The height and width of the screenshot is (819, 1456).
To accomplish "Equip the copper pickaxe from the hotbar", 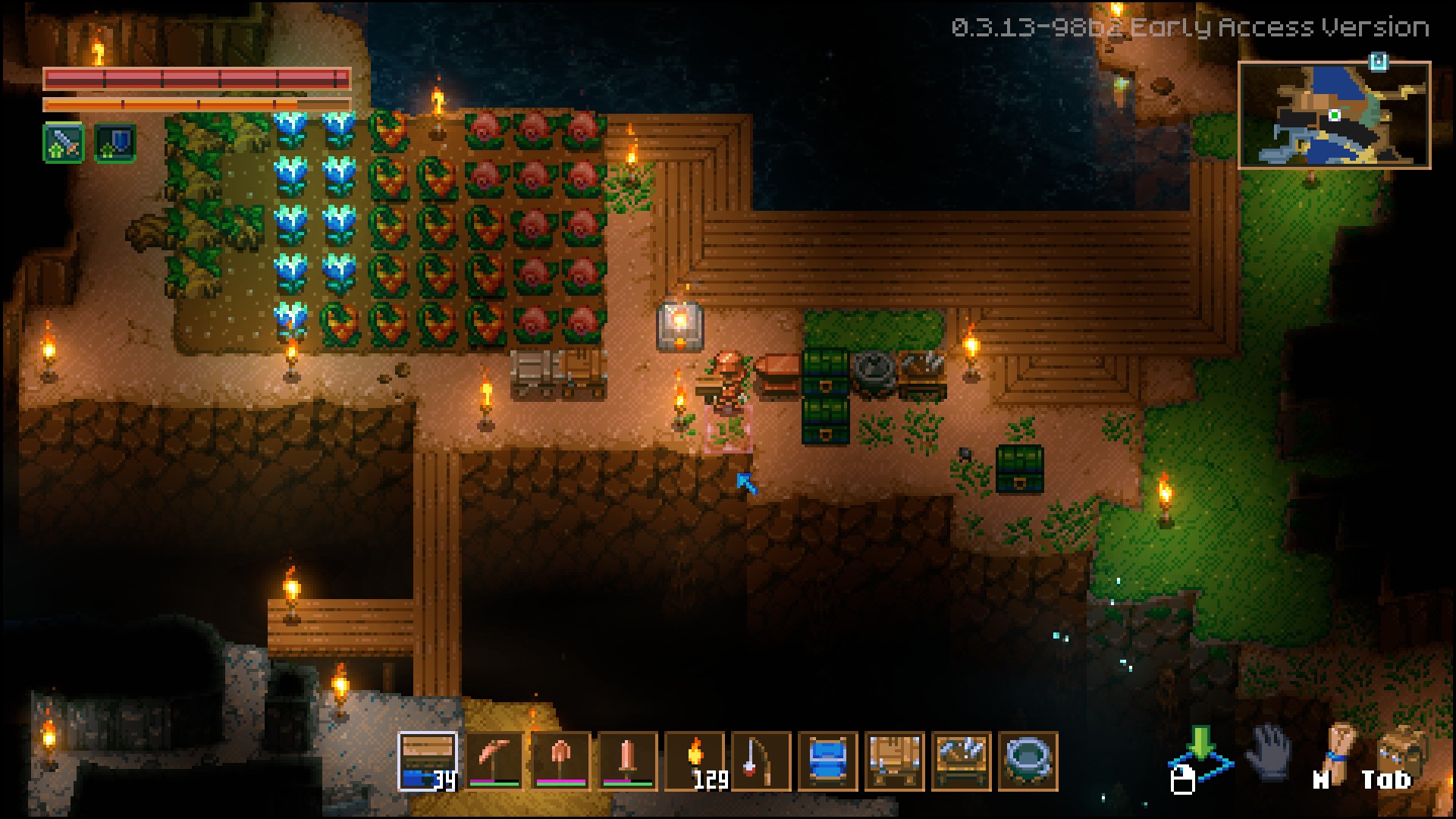I will (x=494, y=761).
